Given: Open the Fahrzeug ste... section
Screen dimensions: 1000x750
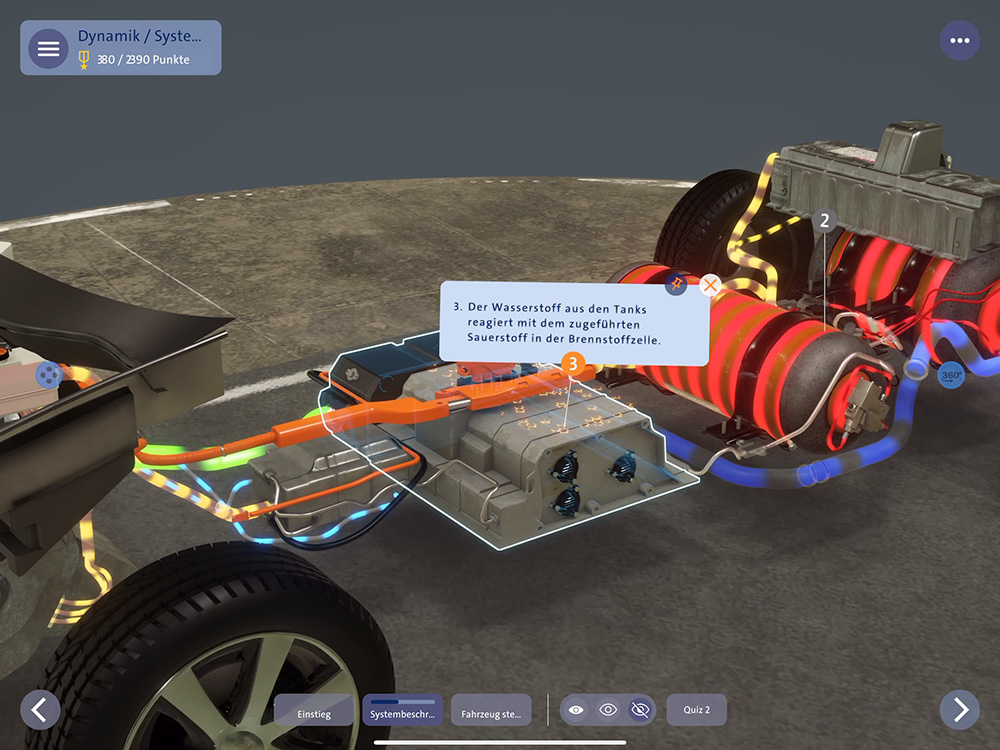Looking at the screenshot, I should point(491,711).
